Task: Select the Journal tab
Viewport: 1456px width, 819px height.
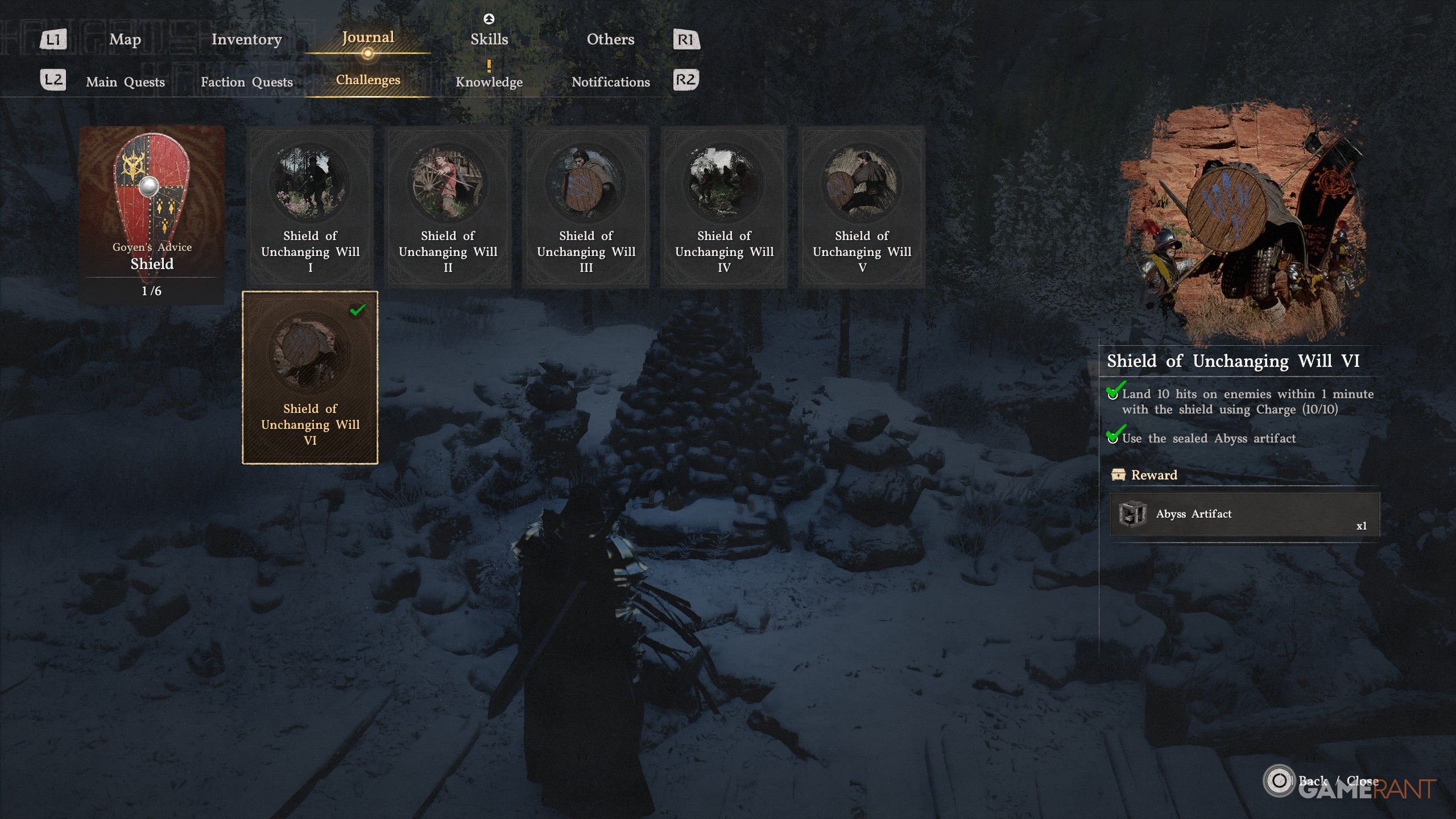Action: [x=368, y=38]
